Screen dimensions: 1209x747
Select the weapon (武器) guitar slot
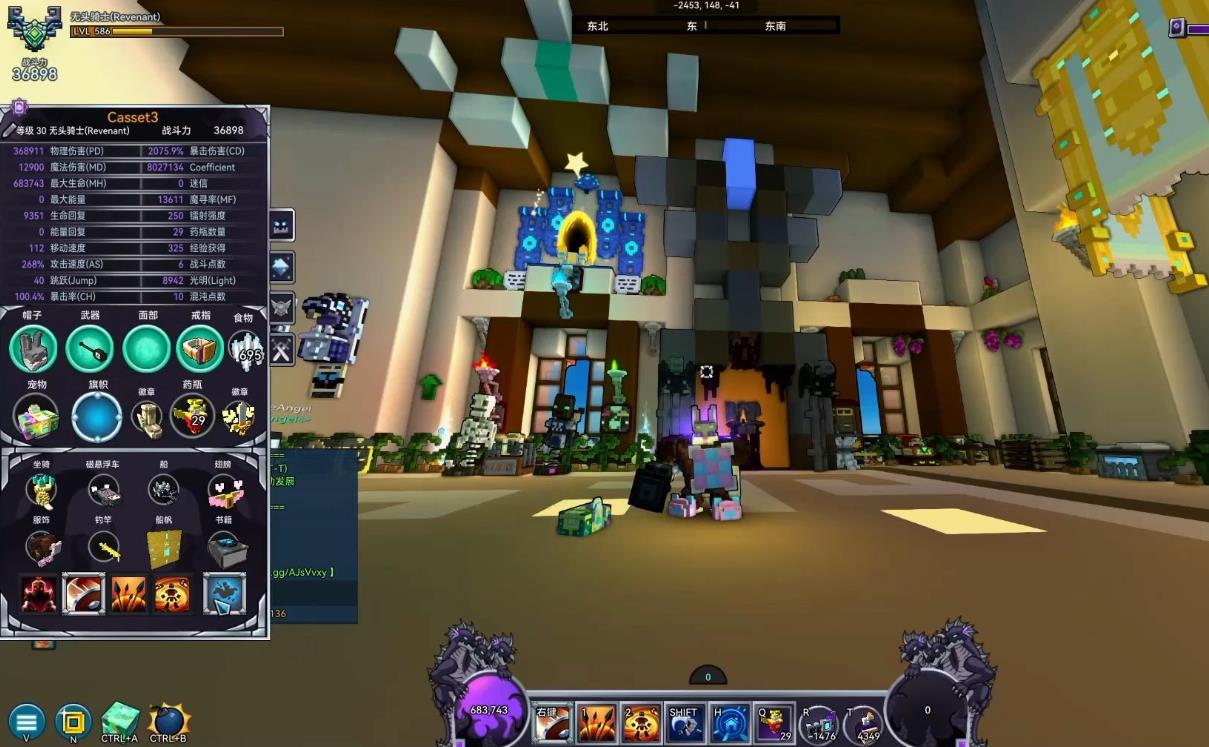90,349
